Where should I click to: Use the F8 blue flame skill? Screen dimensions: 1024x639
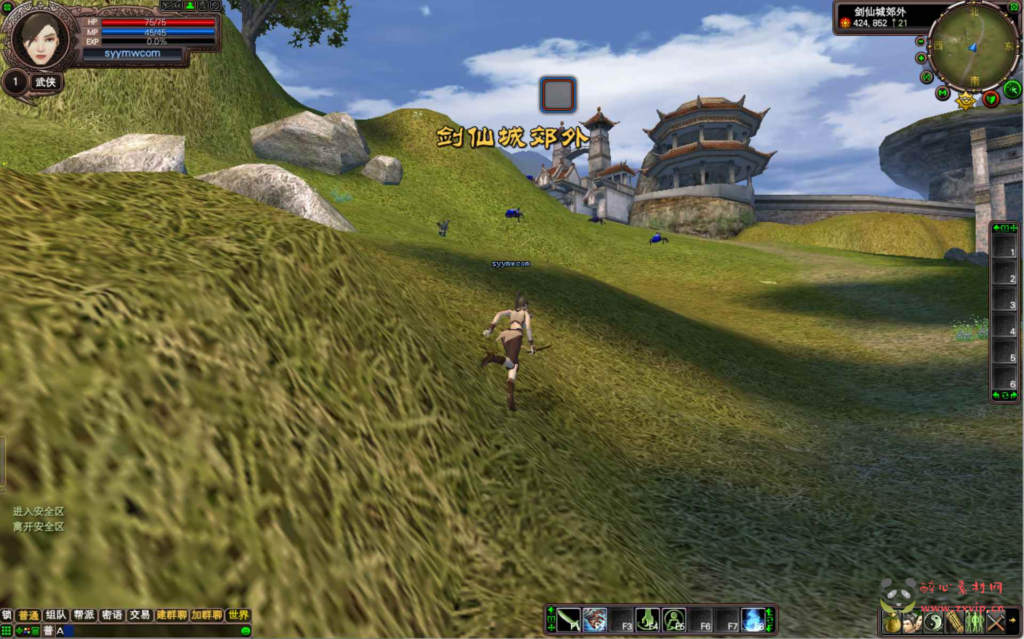(x=753, y=620)
